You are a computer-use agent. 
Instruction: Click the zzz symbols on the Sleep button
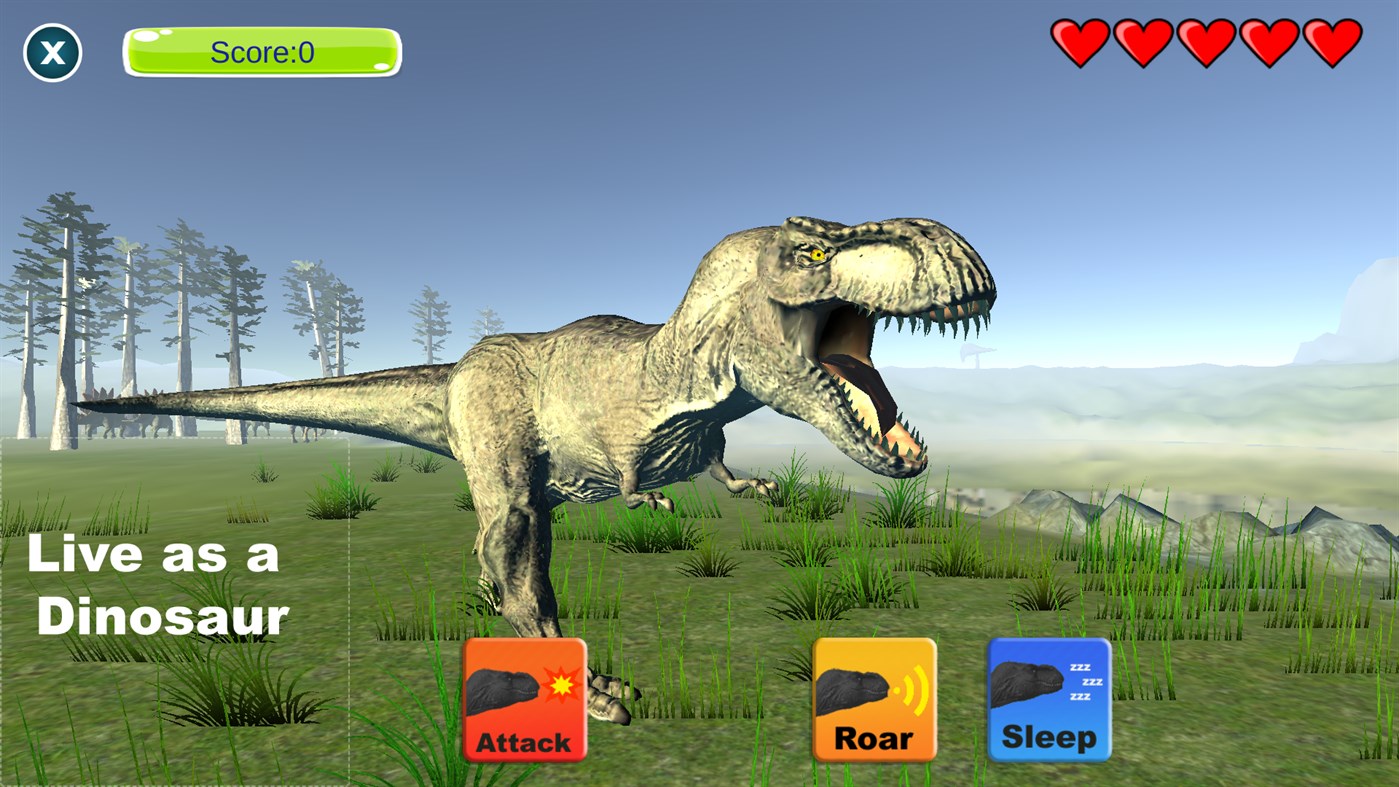[1086, 680]
